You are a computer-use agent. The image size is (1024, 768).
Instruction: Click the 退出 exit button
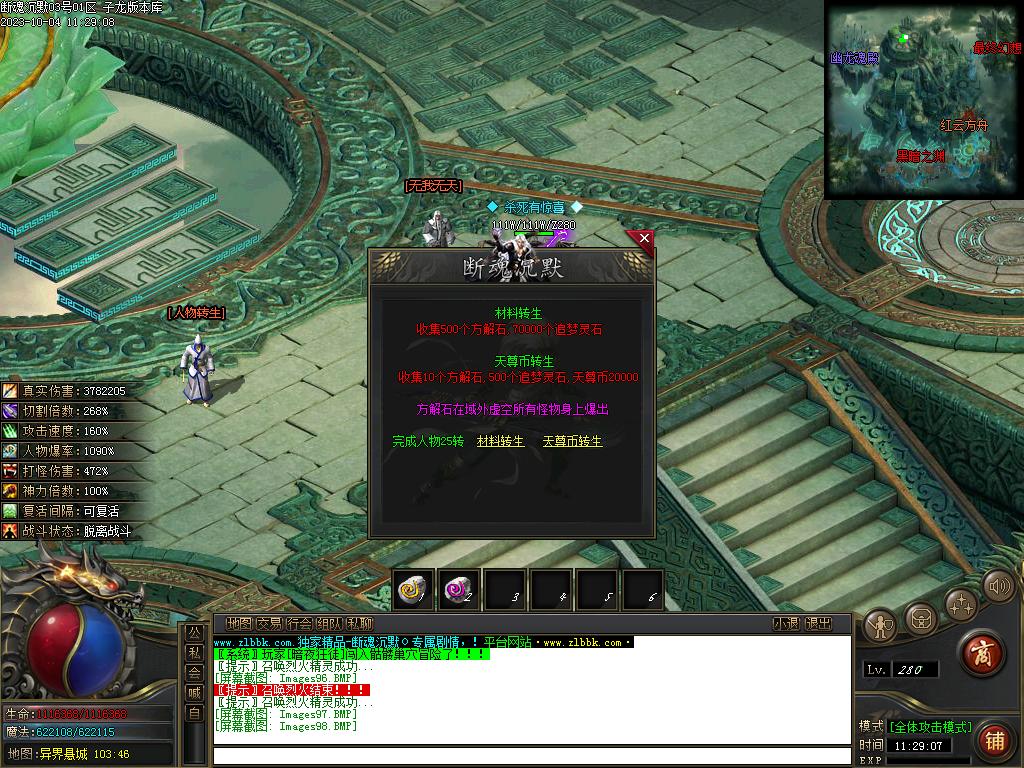tap(818, 624)
